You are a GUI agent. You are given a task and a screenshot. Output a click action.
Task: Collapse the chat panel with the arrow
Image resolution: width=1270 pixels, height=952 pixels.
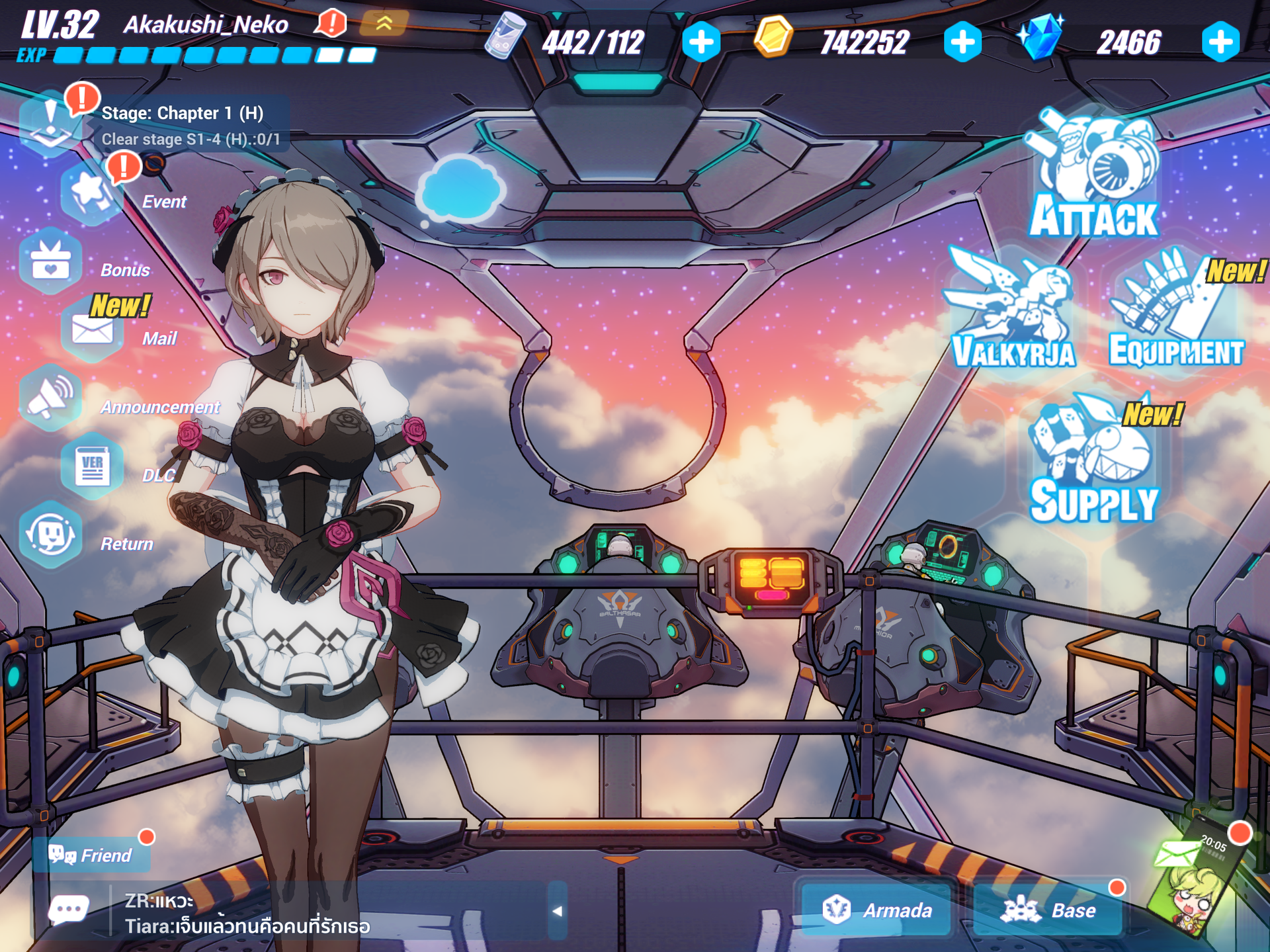click(557, 911)
